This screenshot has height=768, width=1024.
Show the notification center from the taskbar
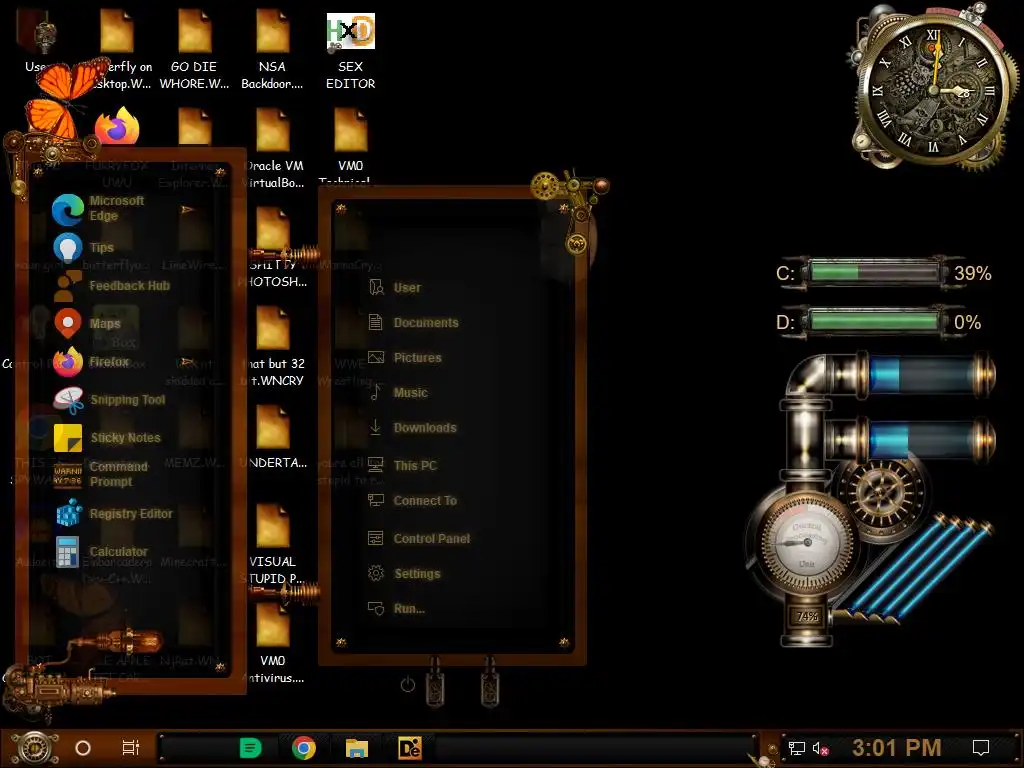[981, 748]
